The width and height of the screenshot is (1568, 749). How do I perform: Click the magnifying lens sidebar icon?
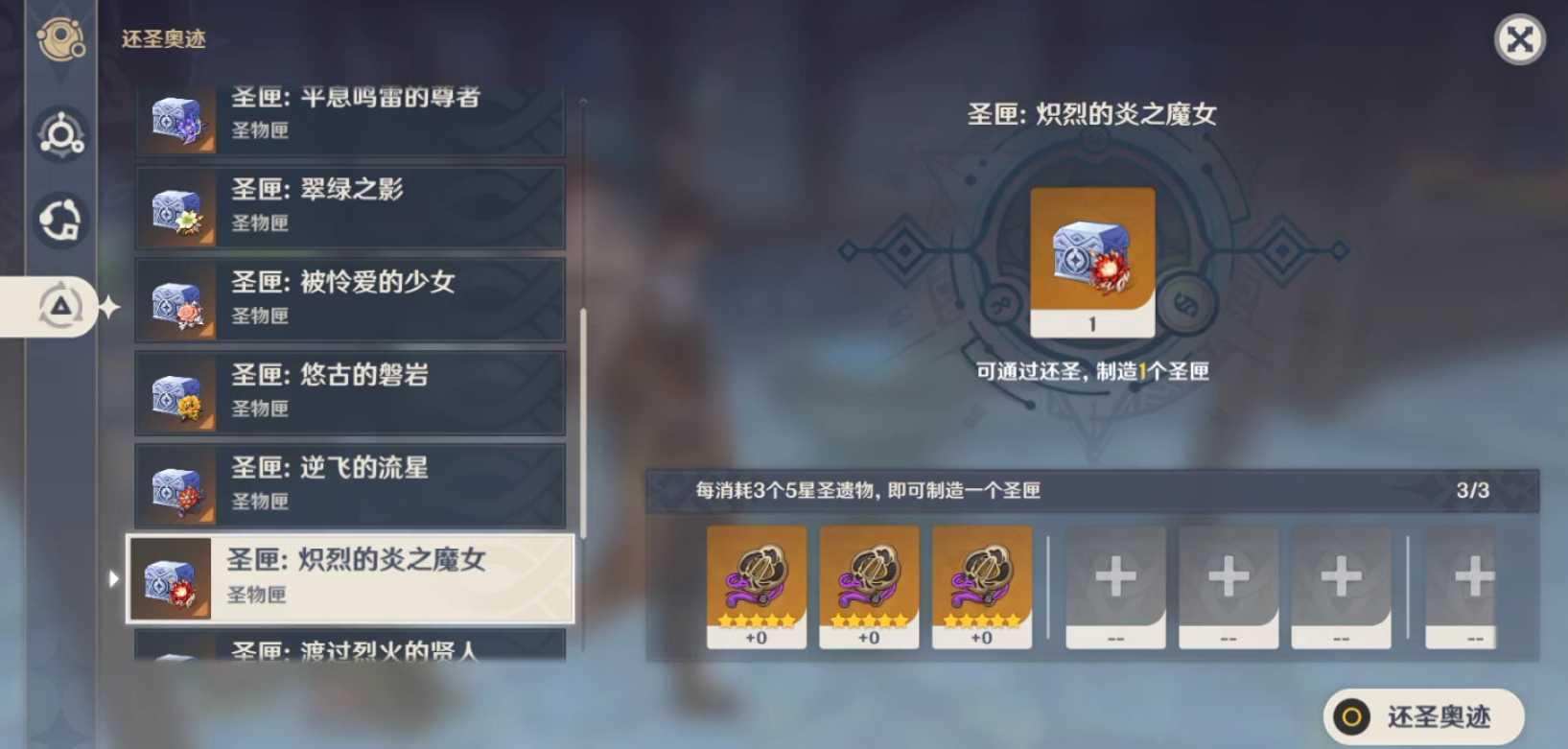click(61, 136)
